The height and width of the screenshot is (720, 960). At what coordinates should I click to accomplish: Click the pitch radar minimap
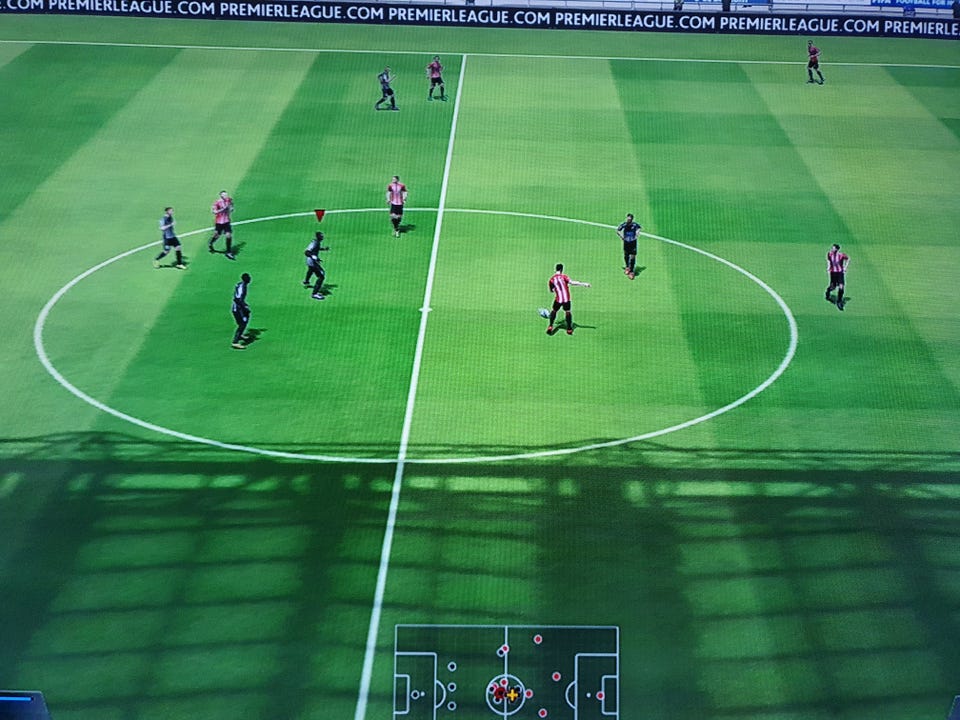click(x=505, y=671)
